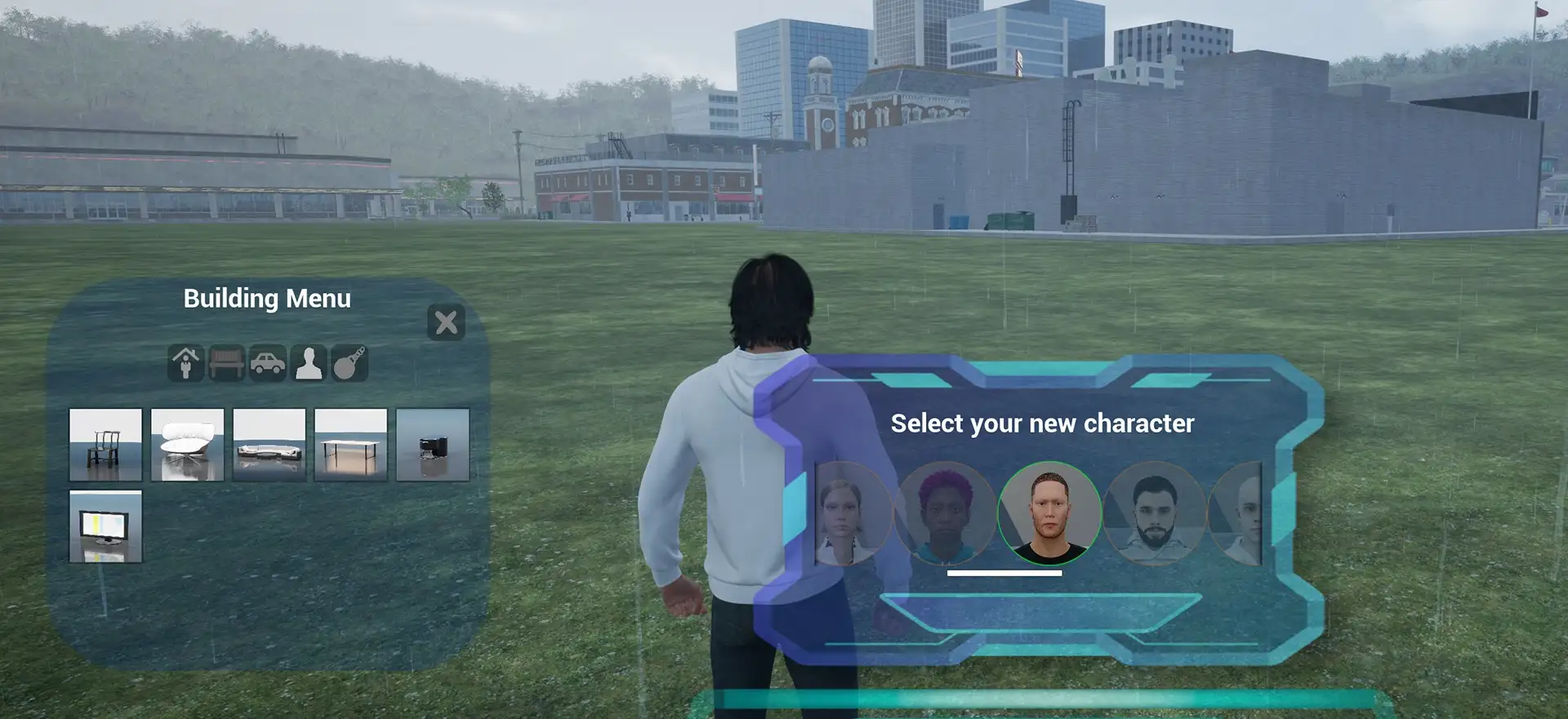Pick the white lounge chair thumbnail
The height and width of the screenshot is (719, 1568).
[187, 445]
